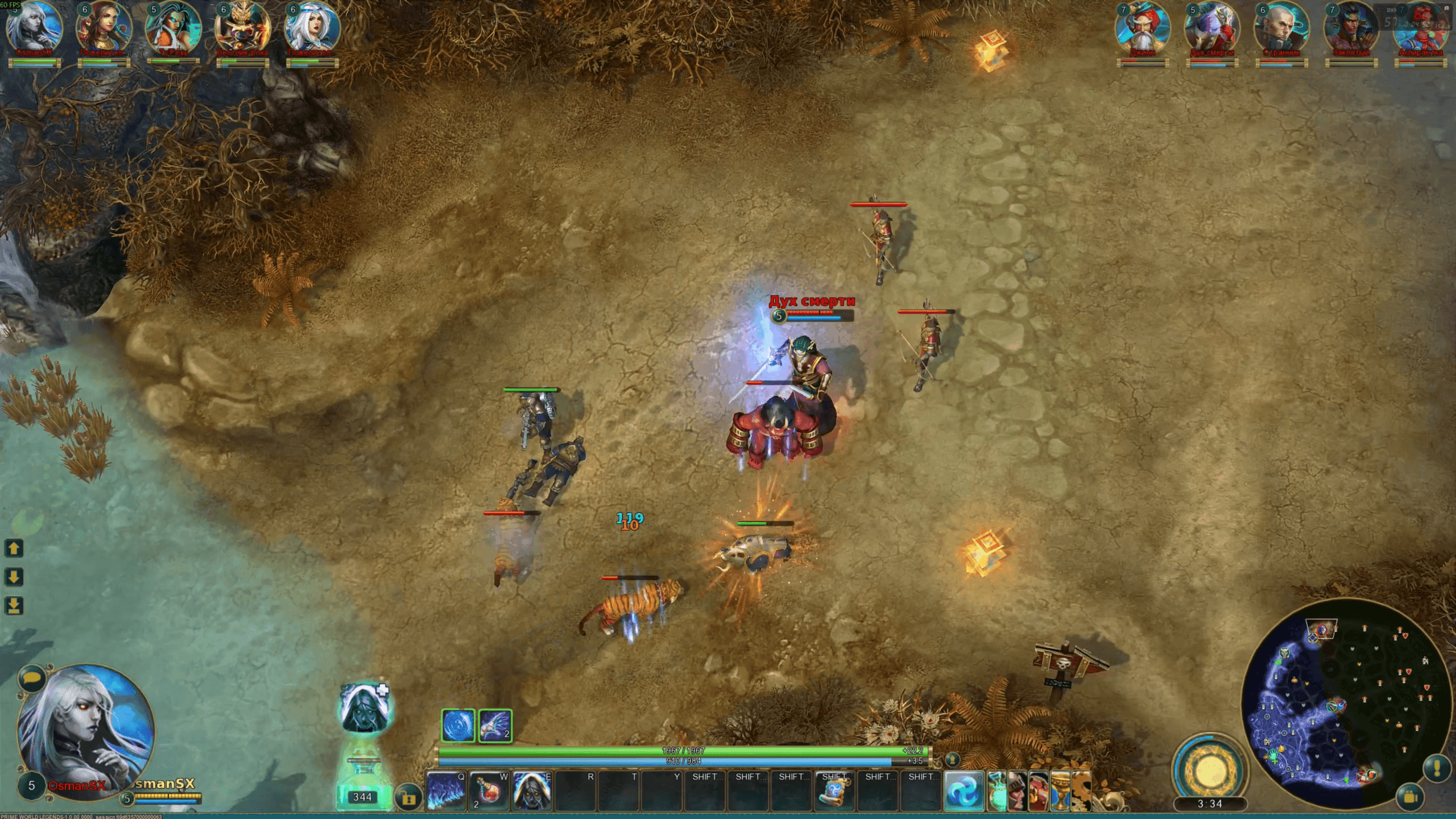
Task: Use the red potion in the W slot
Action: [489, 791]
